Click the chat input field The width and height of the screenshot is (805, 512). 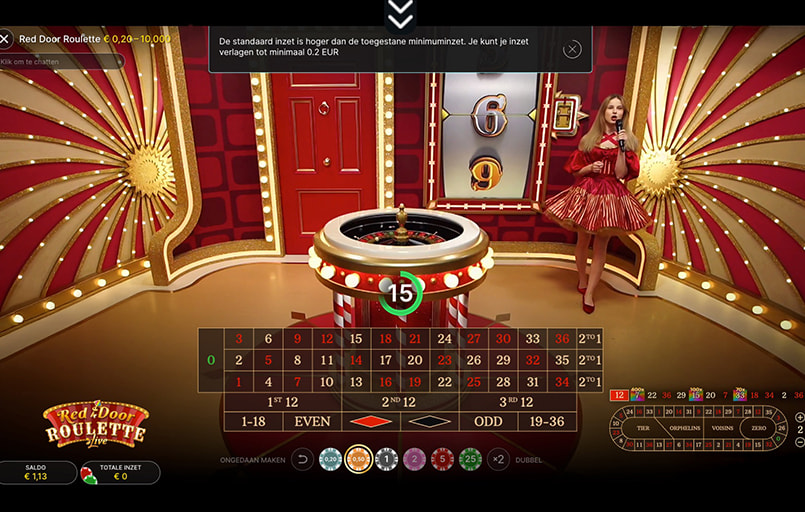coord(62,61)
